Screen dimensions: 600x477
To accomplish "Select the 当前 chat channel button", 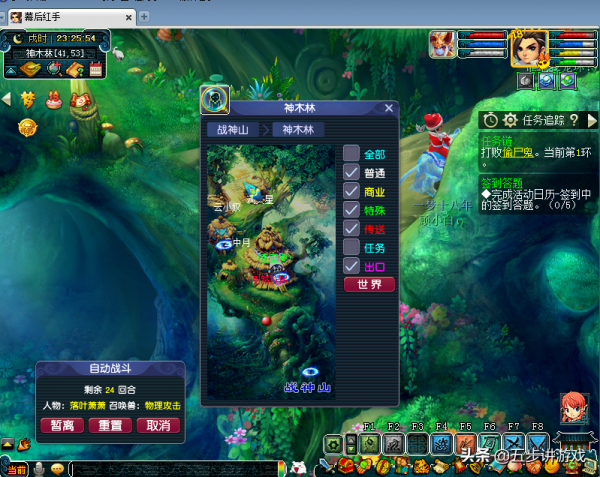I will [x=17, y=469].
